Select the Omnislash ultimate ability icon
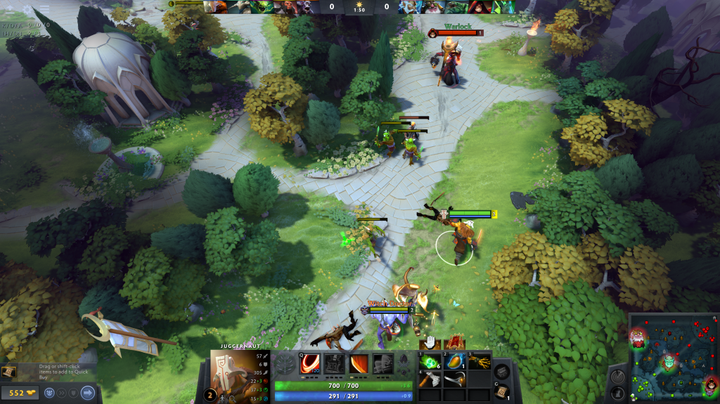 (383, 364)
